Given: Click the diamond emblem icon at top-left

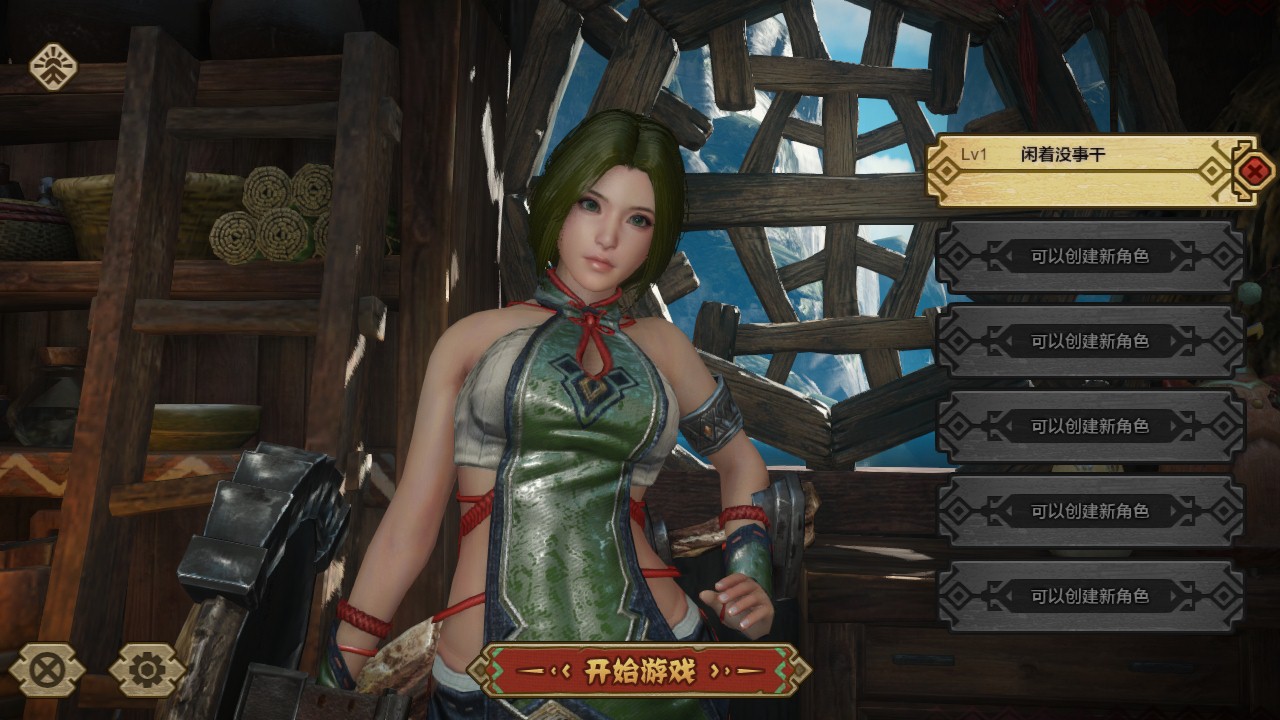Looking at the screenshot, I should pos(53,67).
